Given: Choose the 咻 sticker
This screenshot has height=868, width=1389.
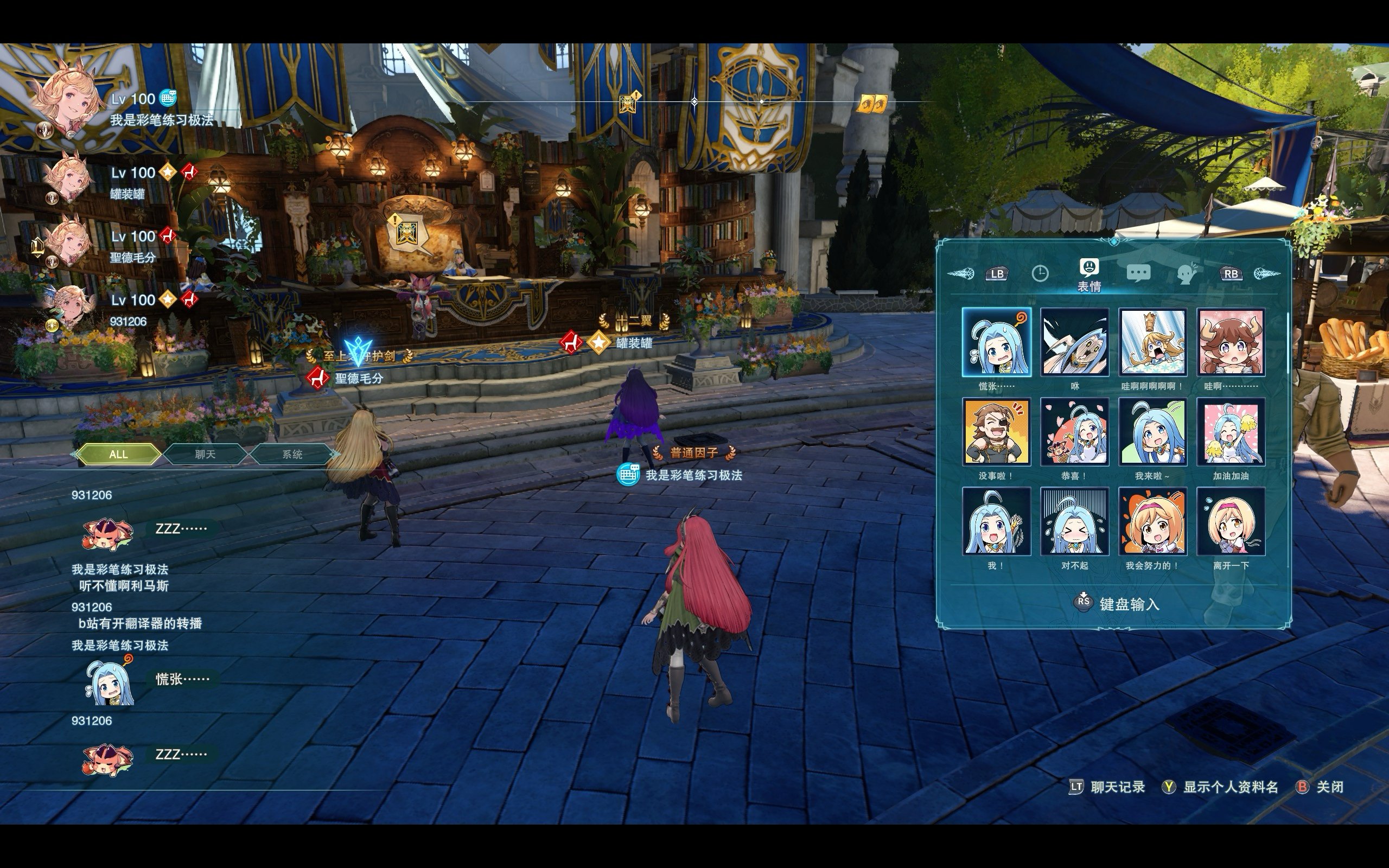Looking at the screenshot, I should [1074, 342].
